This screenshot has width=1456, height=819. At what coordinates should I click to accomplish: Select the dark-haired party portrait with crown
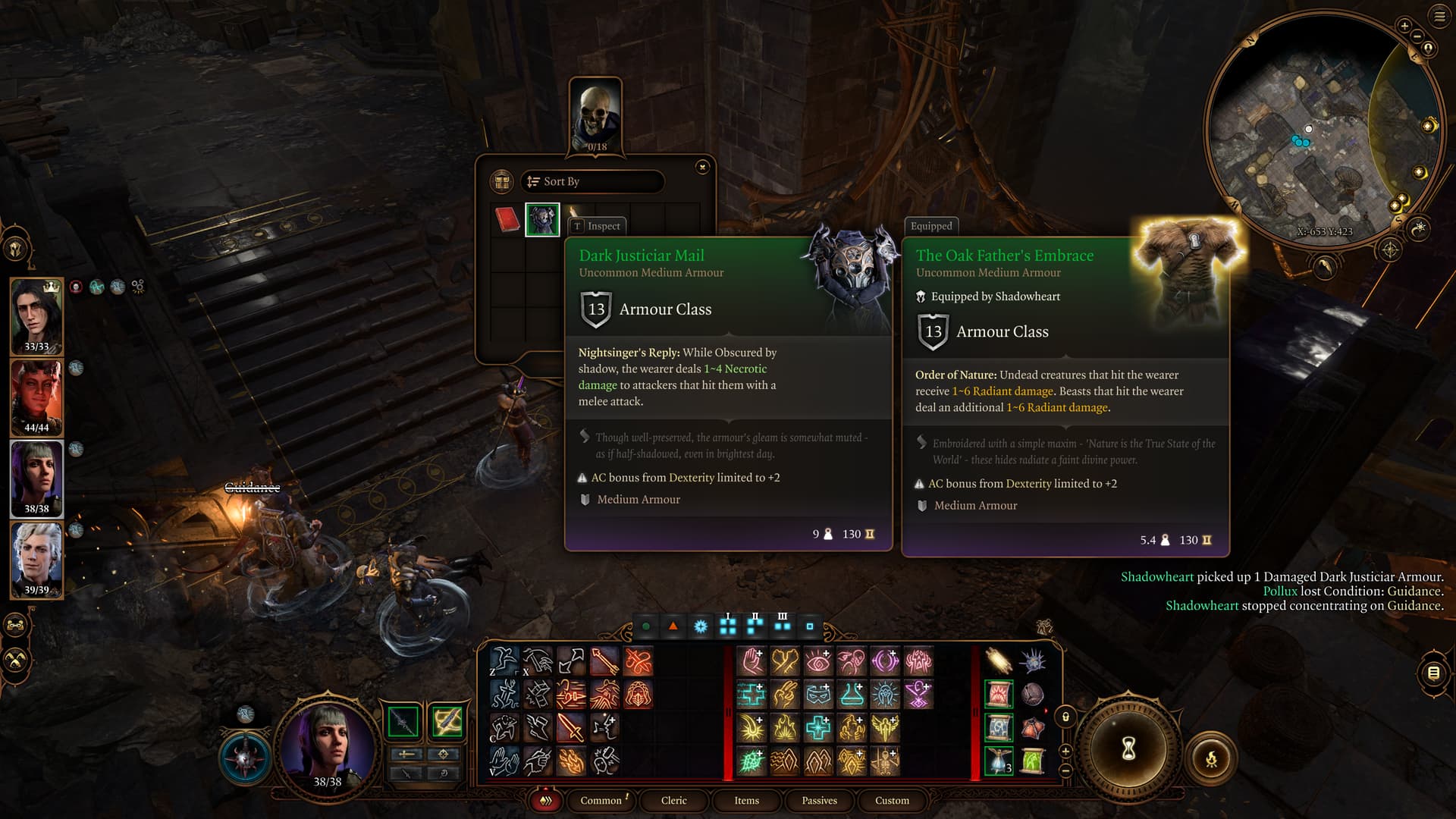click(36, 316)
